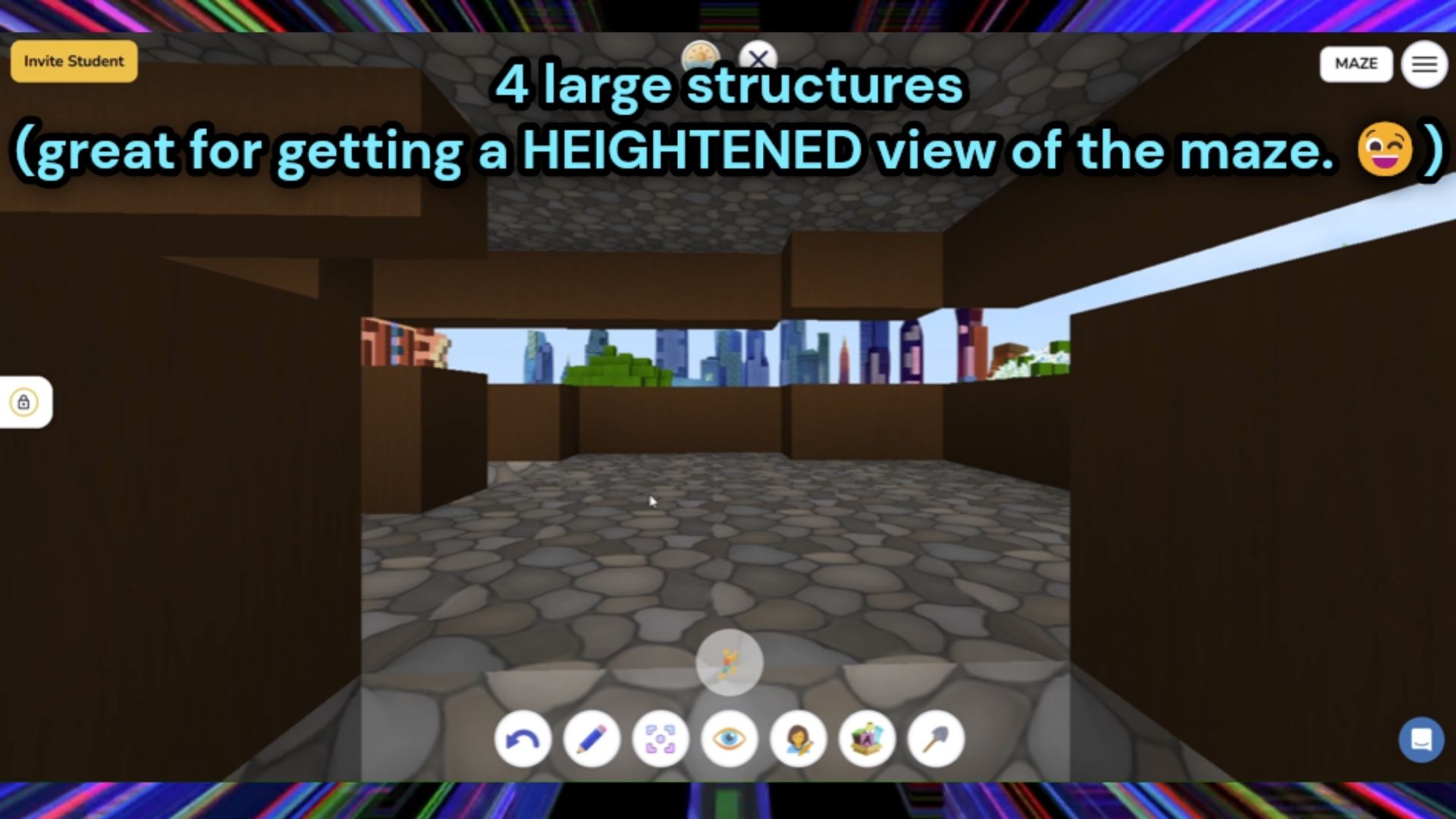The height and width of the screenshot is (819, 1456).
Task: Open the blocks asset library
Action: (866, 739)
